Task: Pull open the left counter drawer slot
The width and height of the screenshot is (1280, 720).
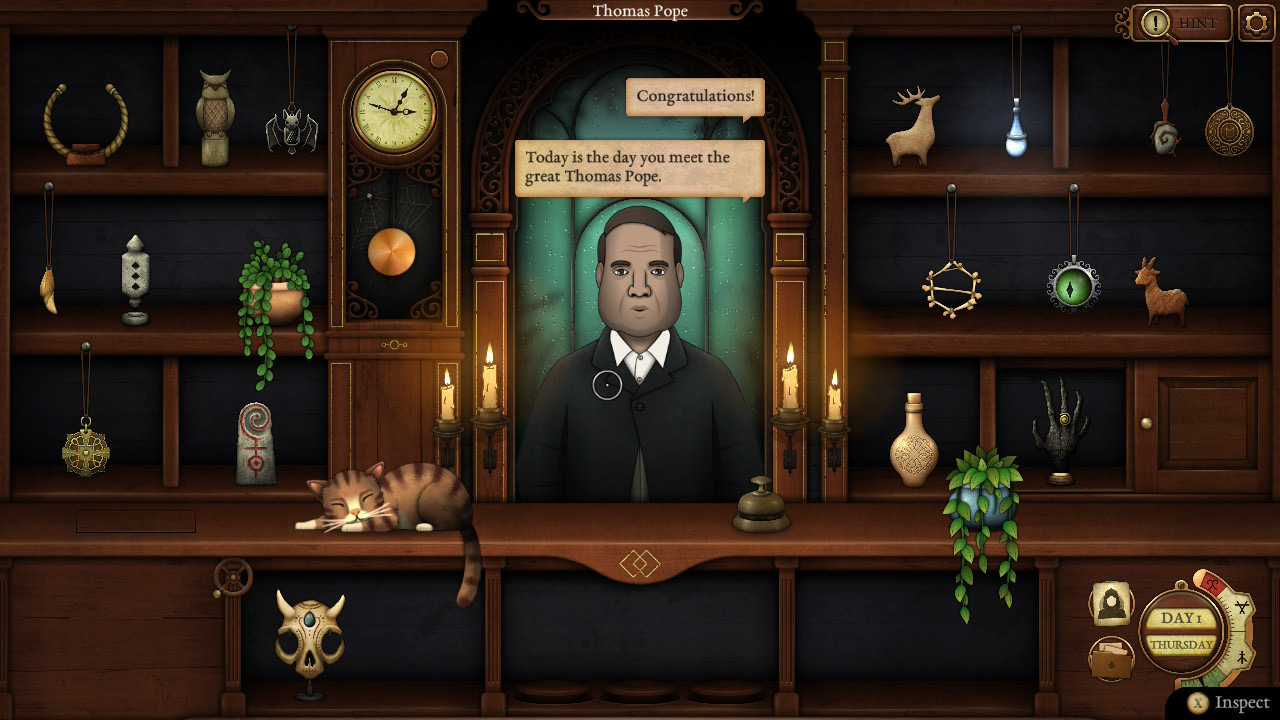Action: click(x=135, y=522)
